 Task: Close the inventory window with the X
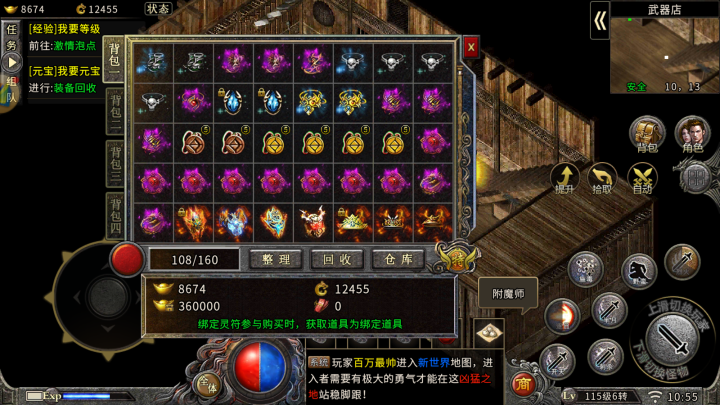click(471, 46)
